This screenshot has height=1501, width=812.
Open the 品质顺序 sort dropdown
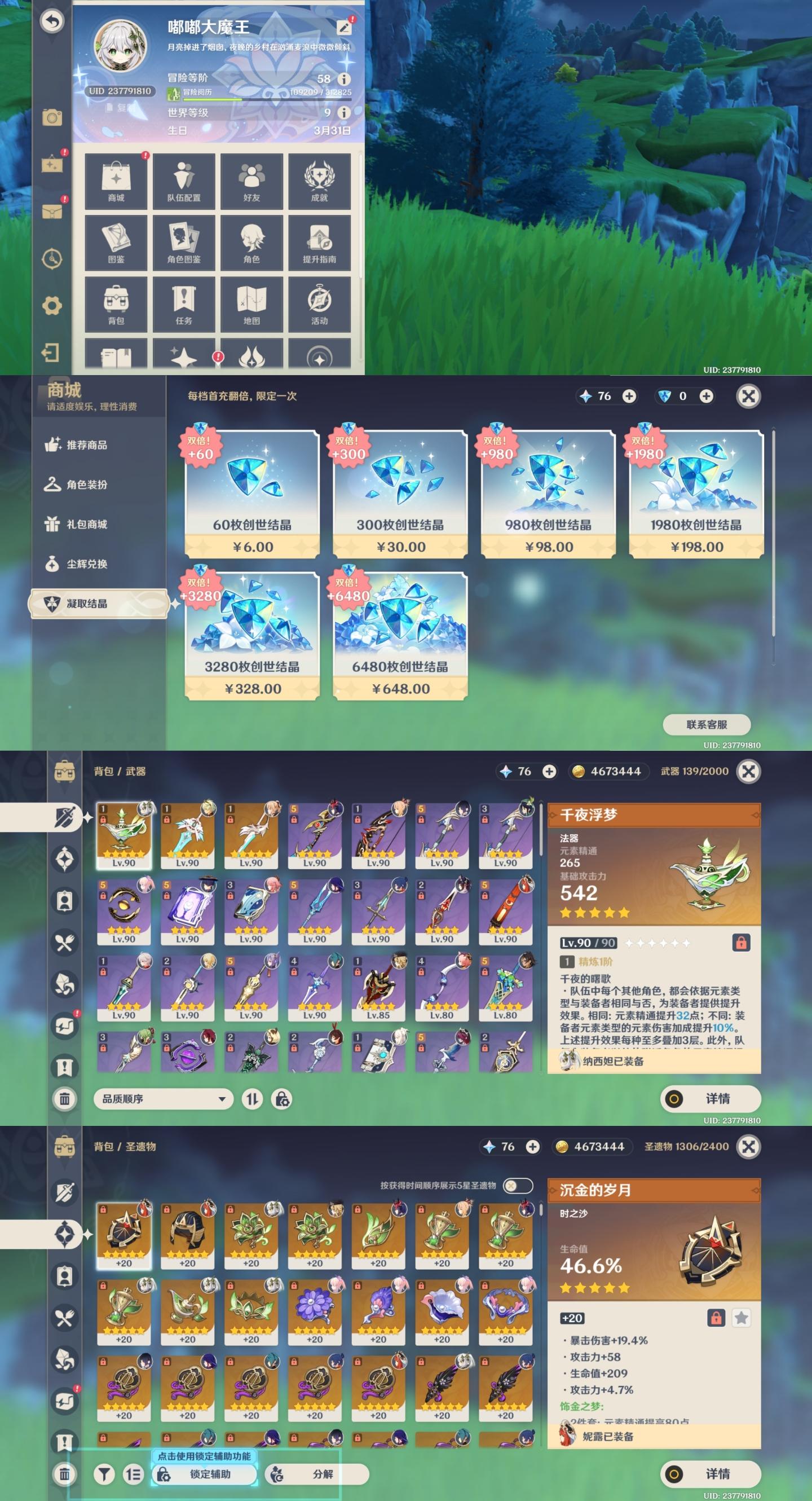tap(163, 1099)
